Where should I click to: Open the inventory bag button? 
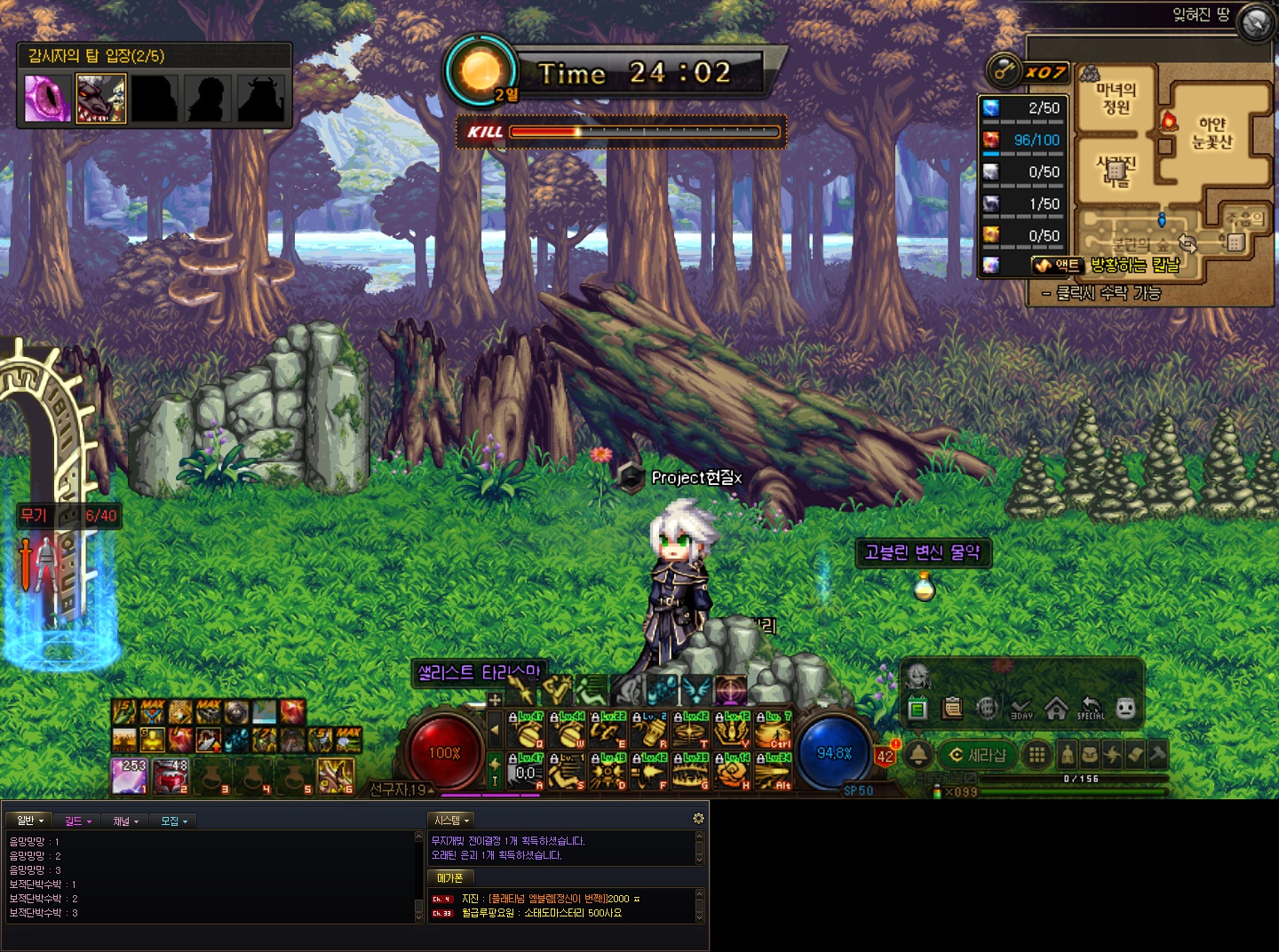pos(1090,755)
